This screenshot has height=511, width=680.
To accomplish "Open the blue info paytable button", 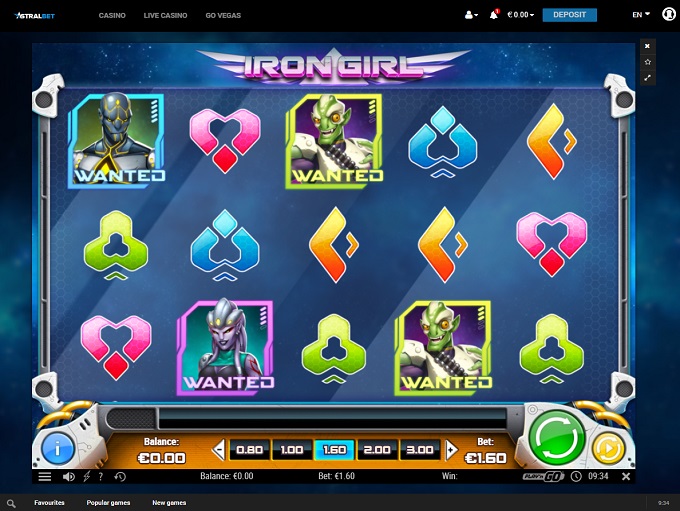I will tap(57, 448).
